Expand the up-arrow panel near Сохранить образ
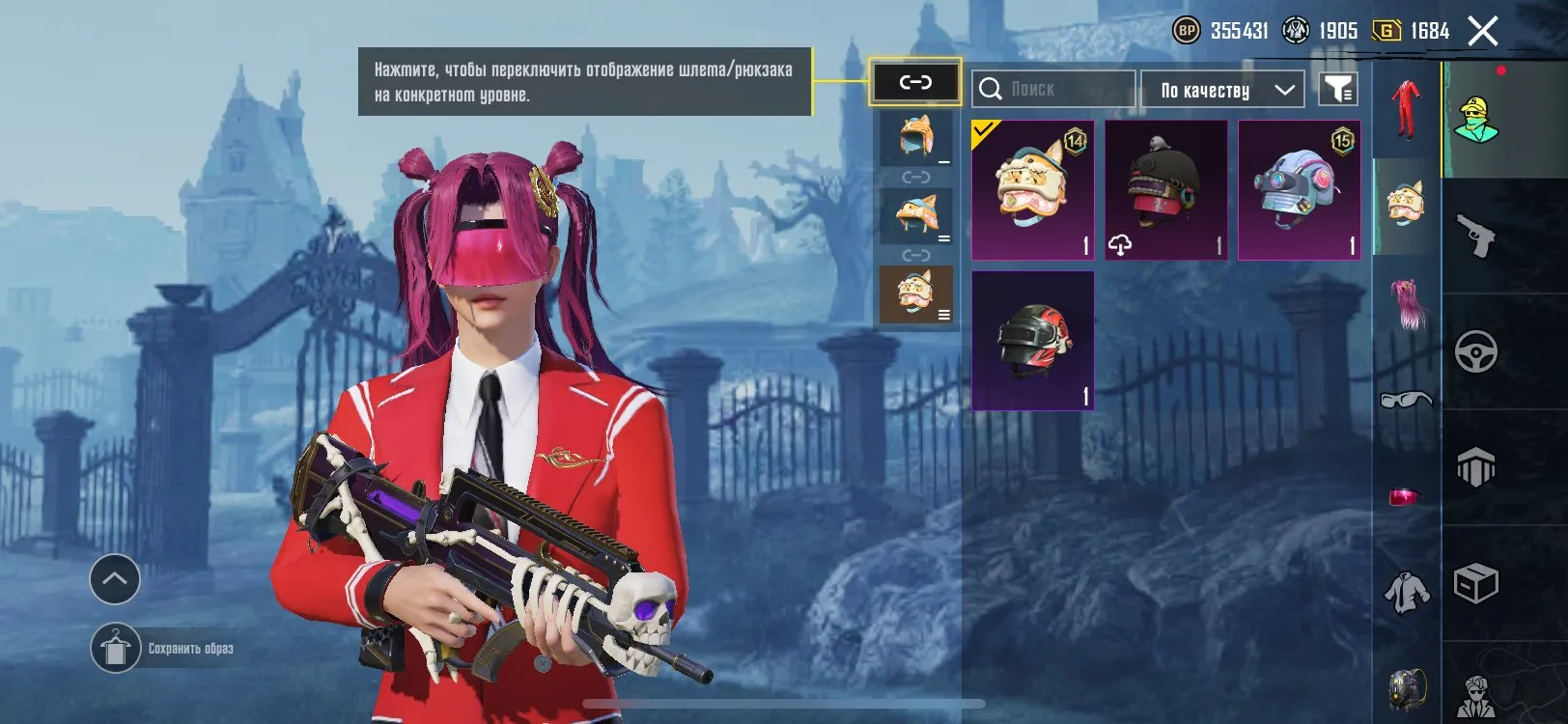The height and width of the screenshot is (724, 1568). (x=115, y=580)
